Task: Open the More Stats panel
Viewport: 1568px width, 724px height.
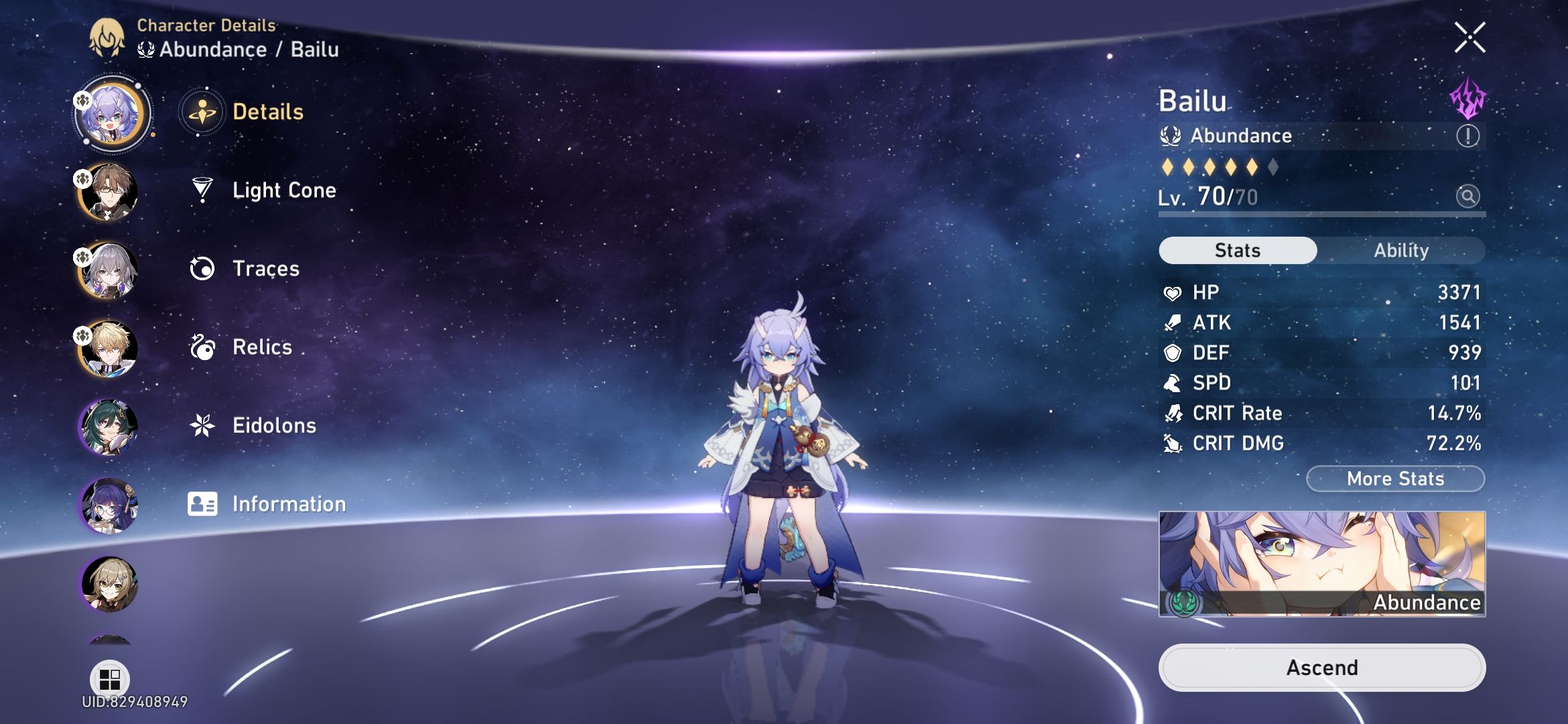Action: point(1395,478)
